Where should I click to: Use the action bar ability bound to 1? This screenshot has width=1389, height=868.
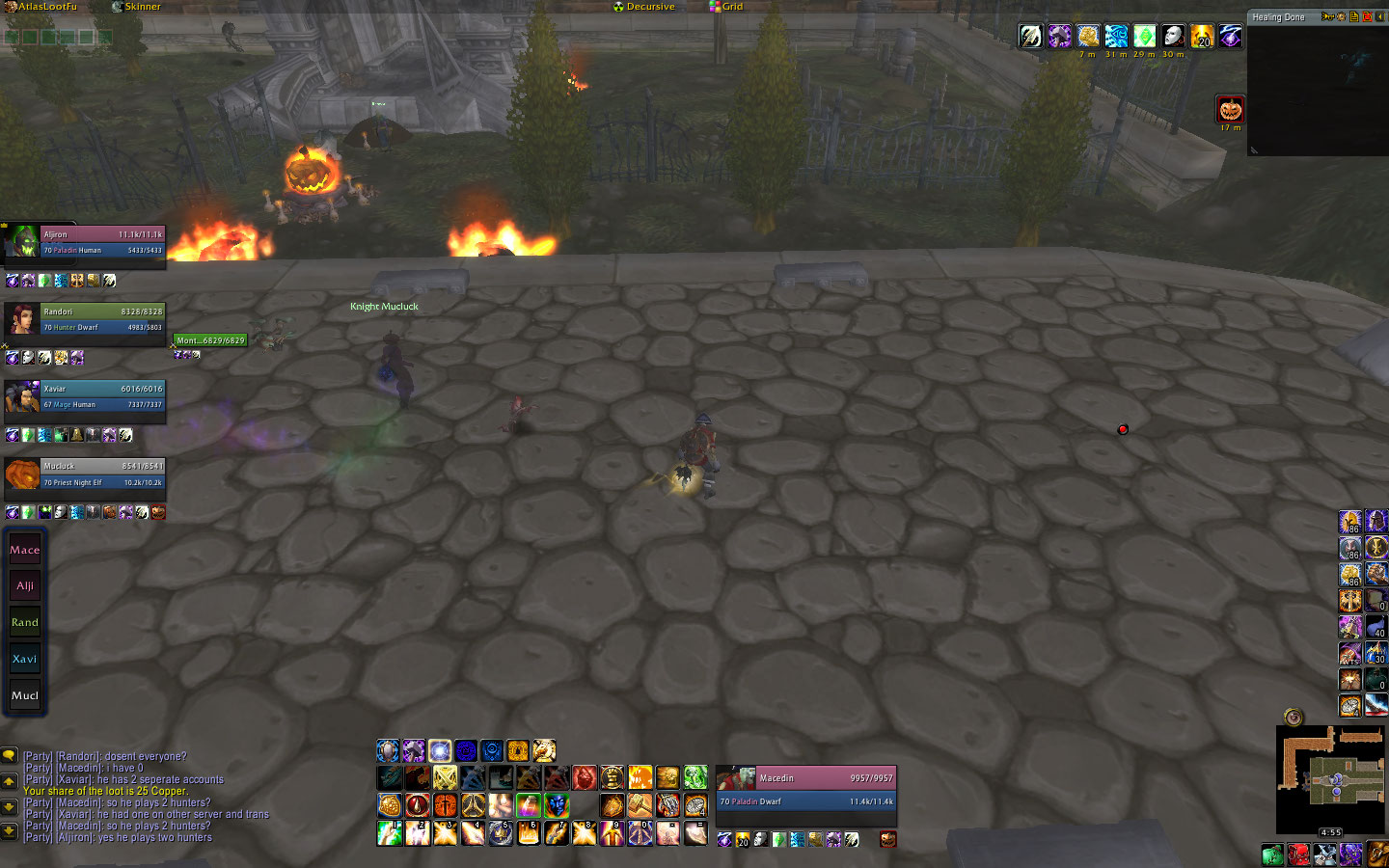click(390, 832)
